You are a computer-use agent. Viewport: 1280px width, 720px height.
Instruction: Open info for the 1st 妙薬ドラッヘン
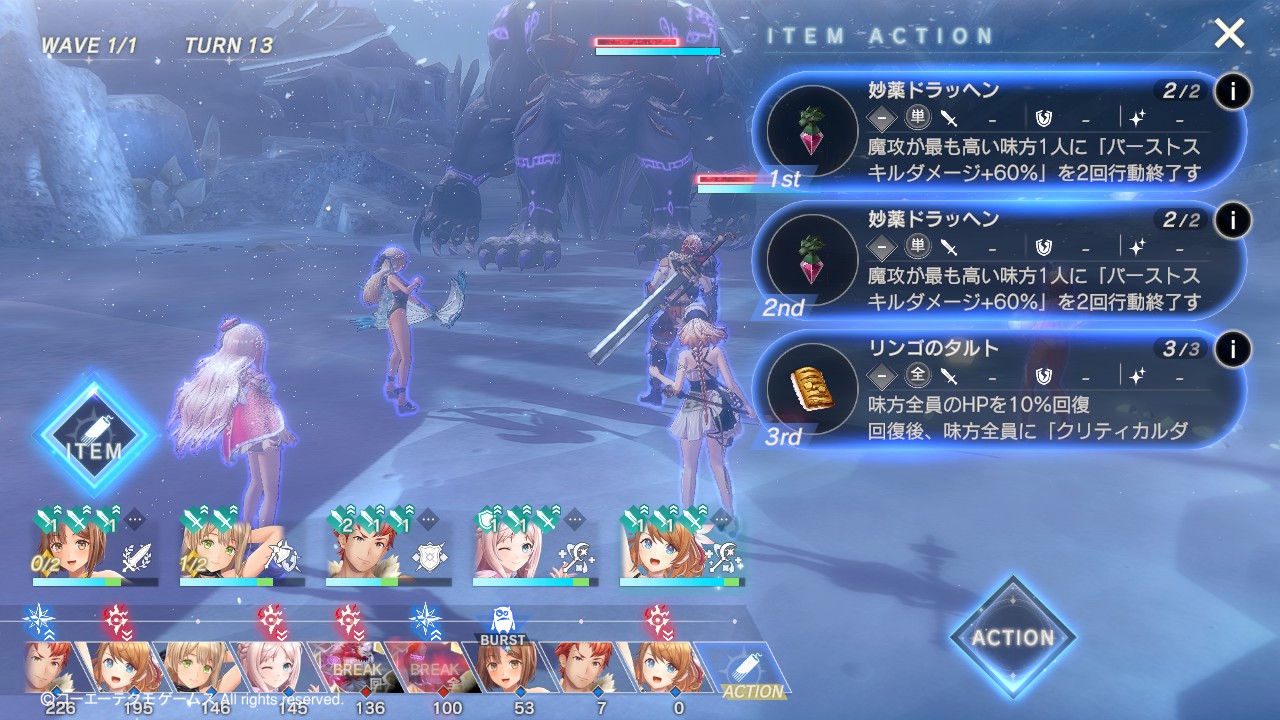[1233, 92]
